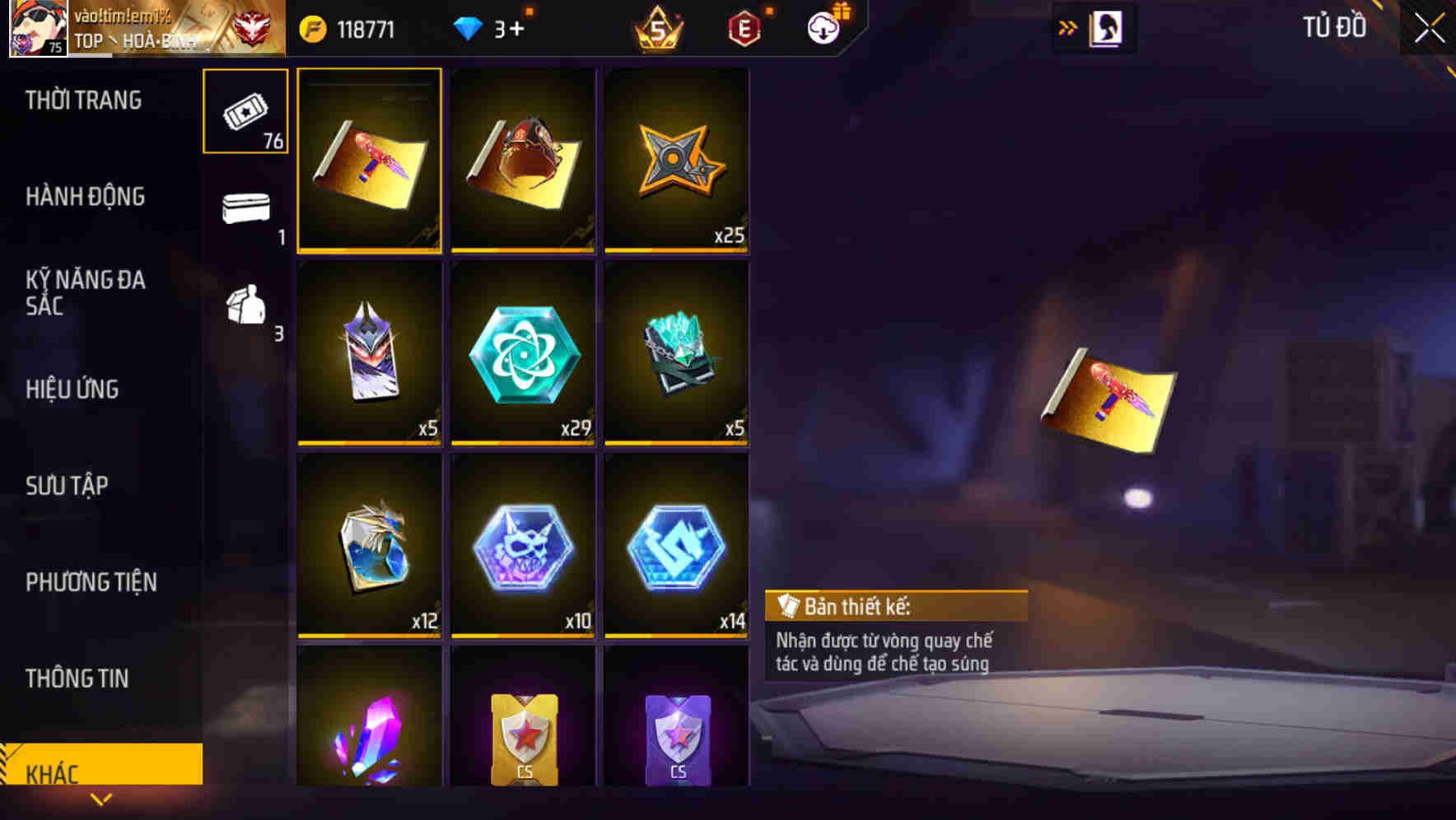Expand the sidebar with the chevron below KHÁC
Image resolution: width=1456 pixels, height=820 pixels.
click(100, 798)
